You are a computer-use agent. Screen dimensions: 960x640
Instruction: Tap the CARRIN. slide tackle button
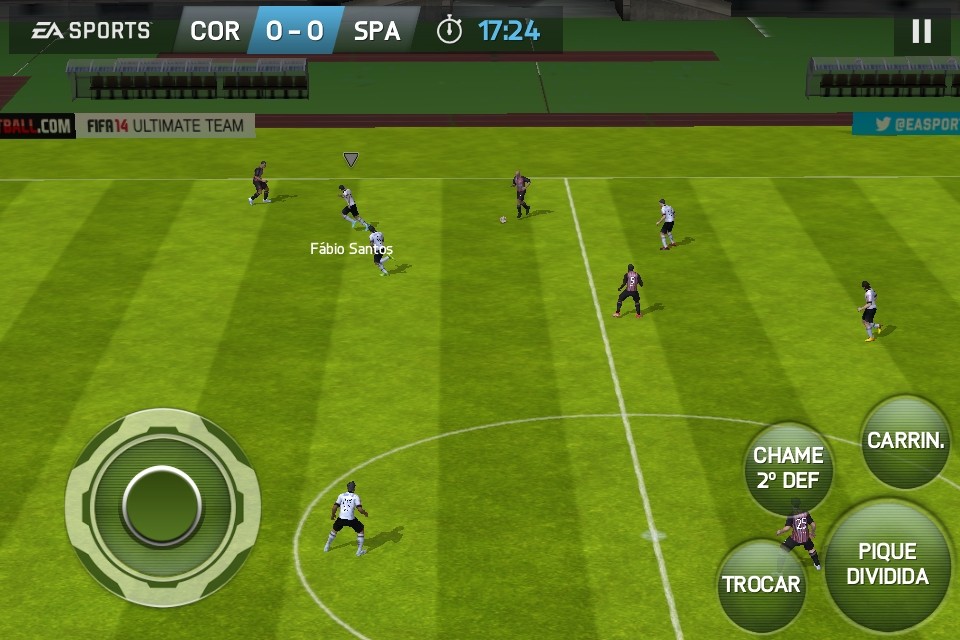pos(906,441)
